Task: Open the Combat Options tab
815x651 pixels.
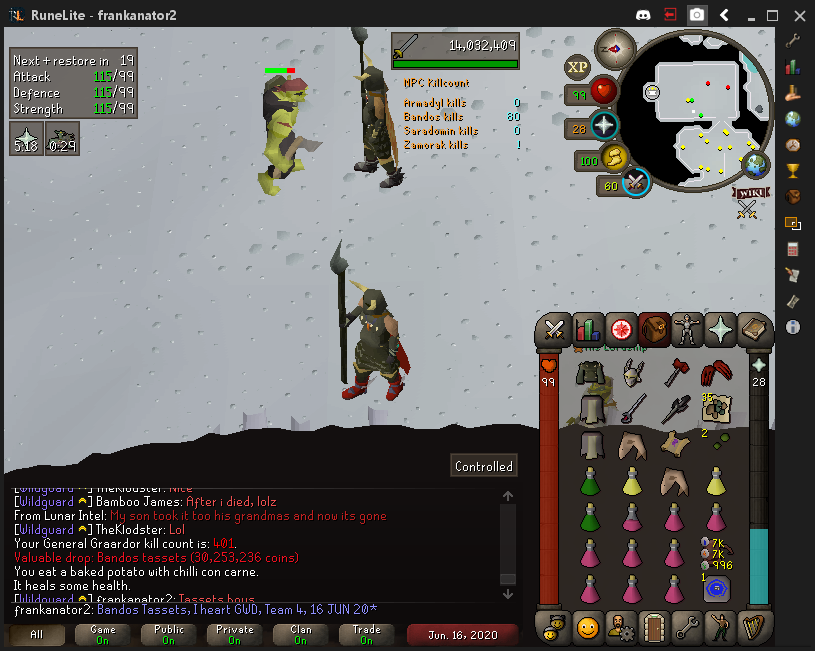Action: pyautogui.click(x=555, y=329)
